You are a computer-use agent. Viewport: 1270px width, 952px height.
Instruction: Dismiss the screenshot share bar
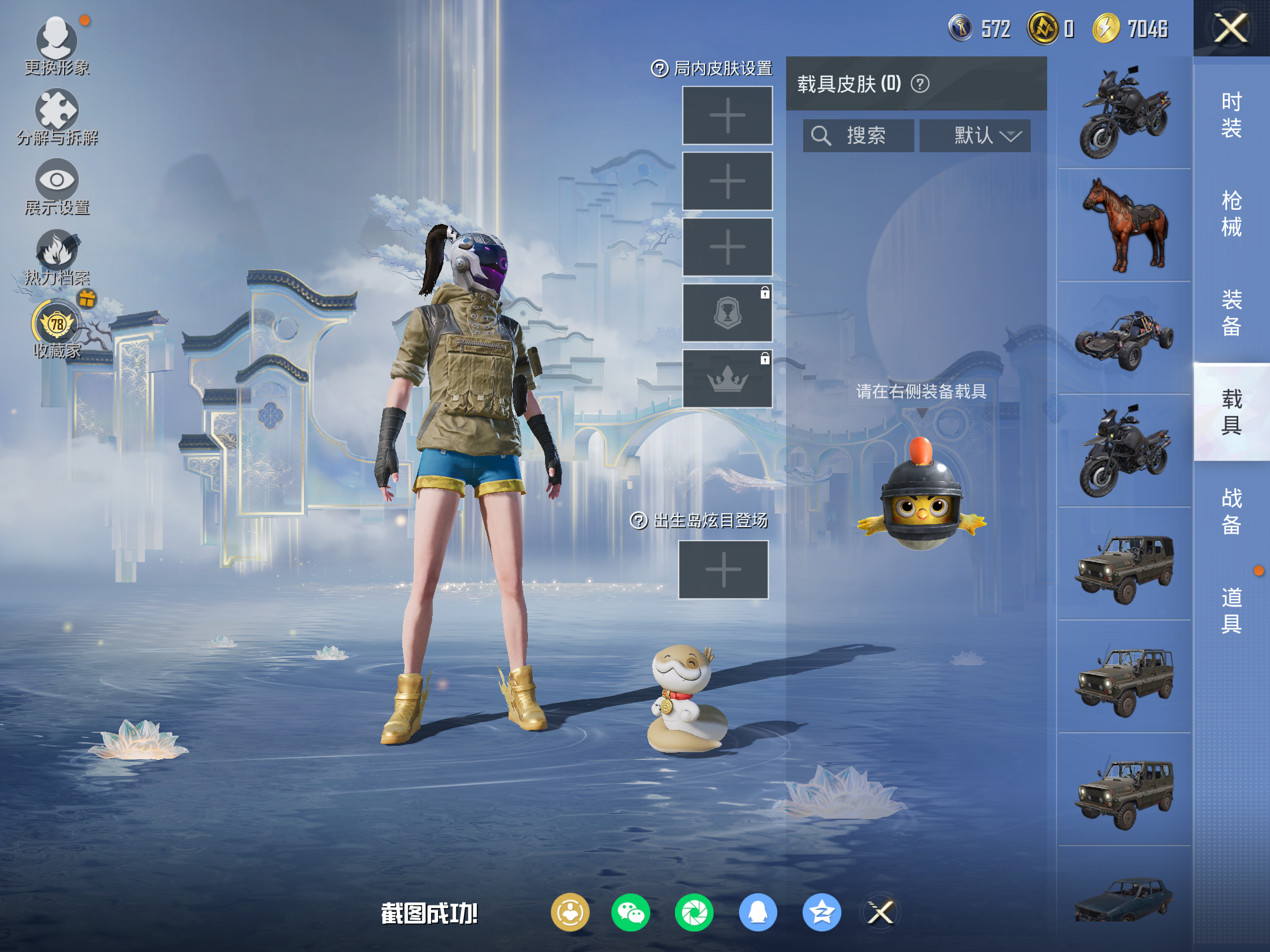(x=881, y=913)
